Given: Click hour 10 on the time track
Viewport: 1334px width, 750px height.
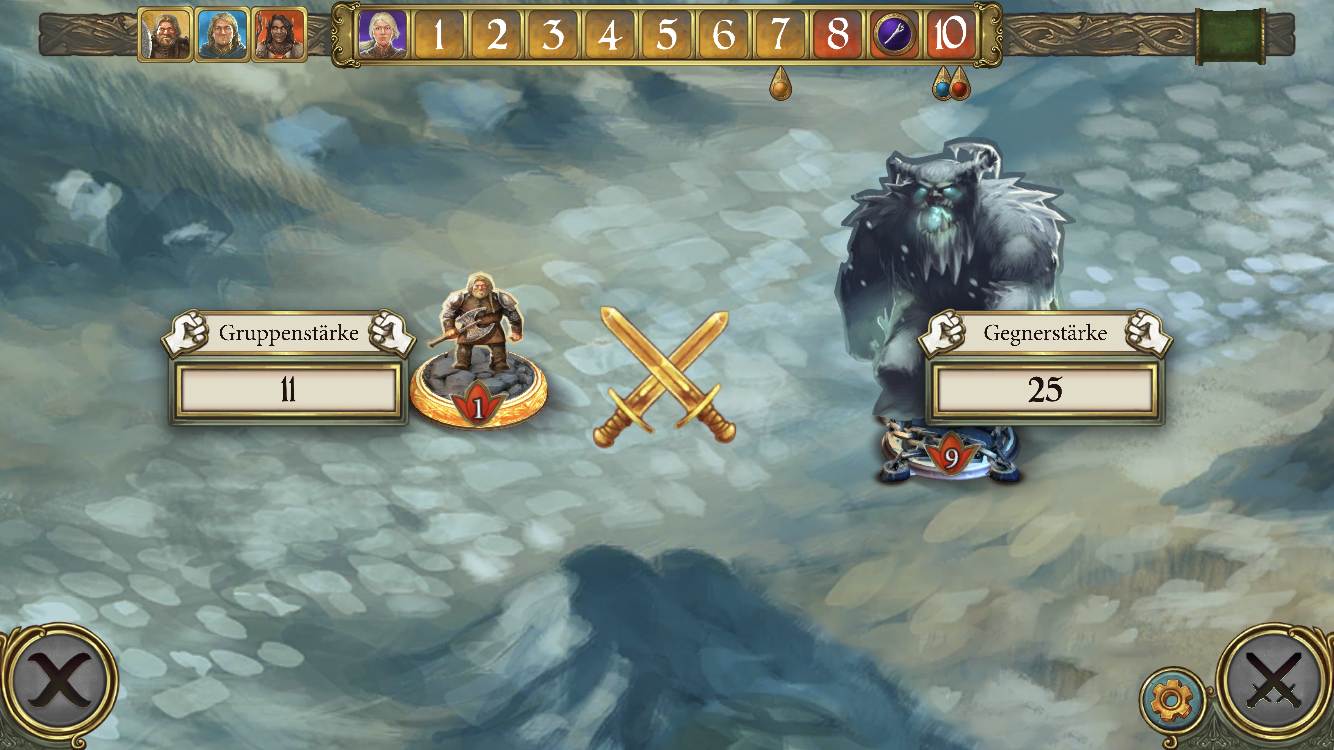Looking at the screenshot, I should [x=950, y=35].
